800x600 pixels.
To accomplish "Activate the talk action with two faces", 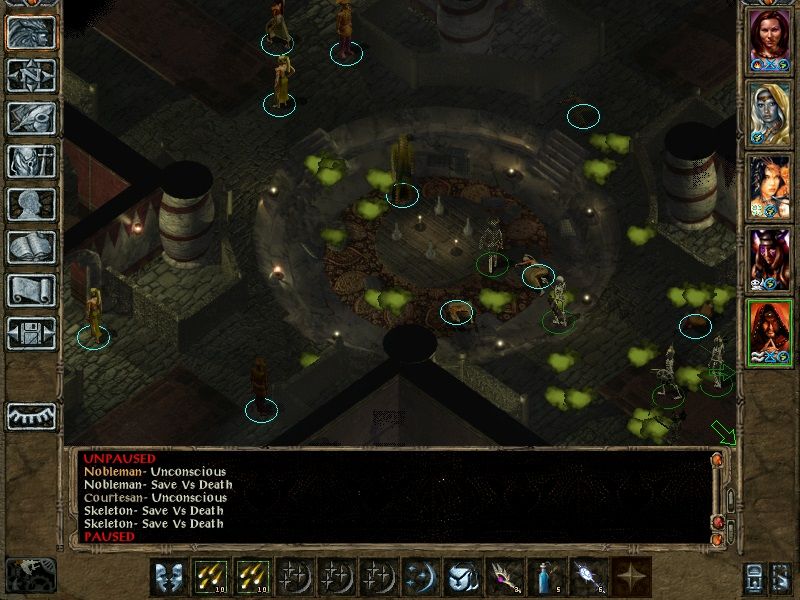I will pos(168,577).
